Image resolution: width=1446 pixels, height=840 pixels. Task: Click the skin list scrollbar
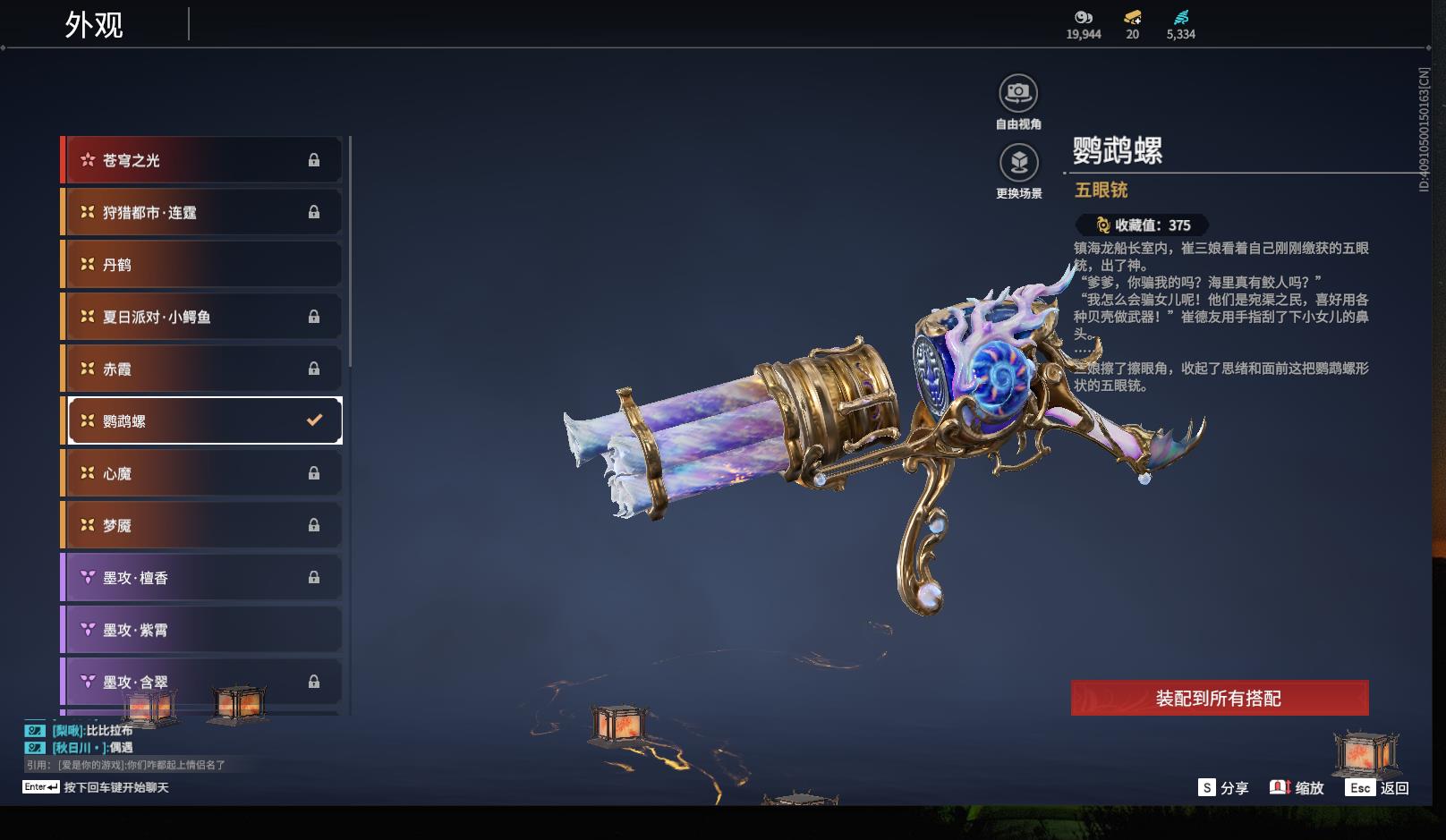coord(350,250)
